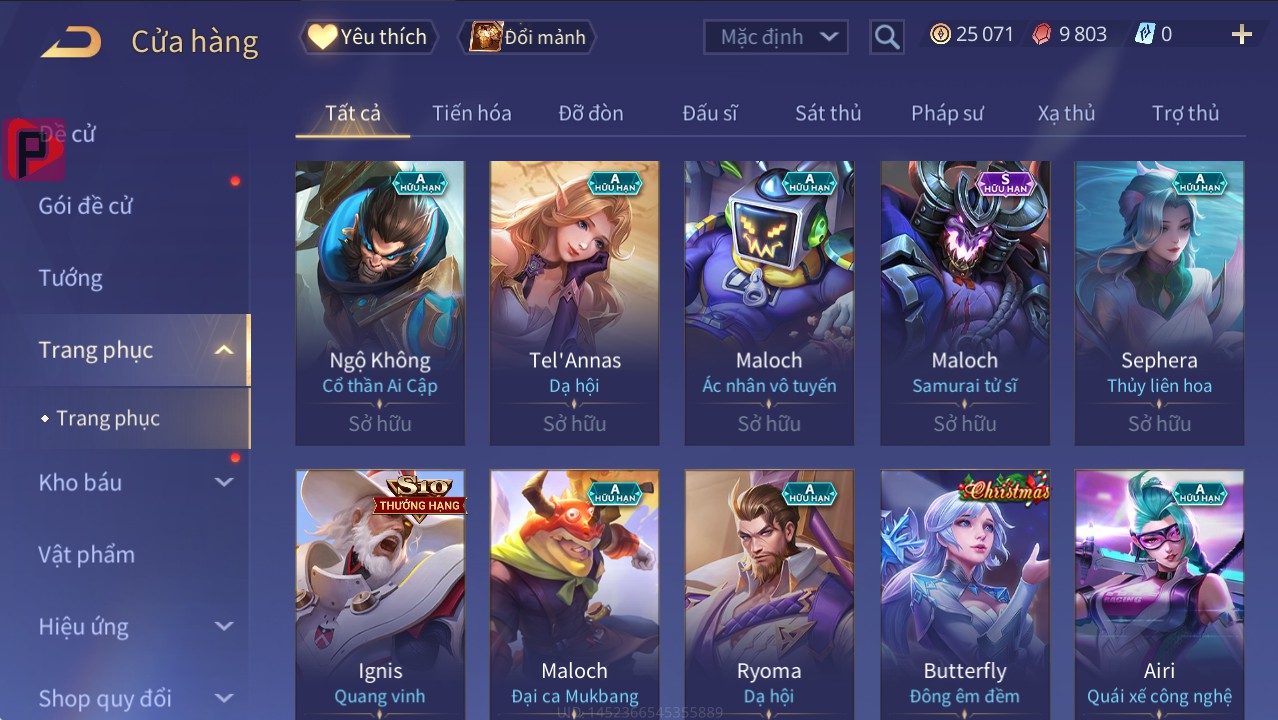Go to the Tướng shop section

click(71, 278)
